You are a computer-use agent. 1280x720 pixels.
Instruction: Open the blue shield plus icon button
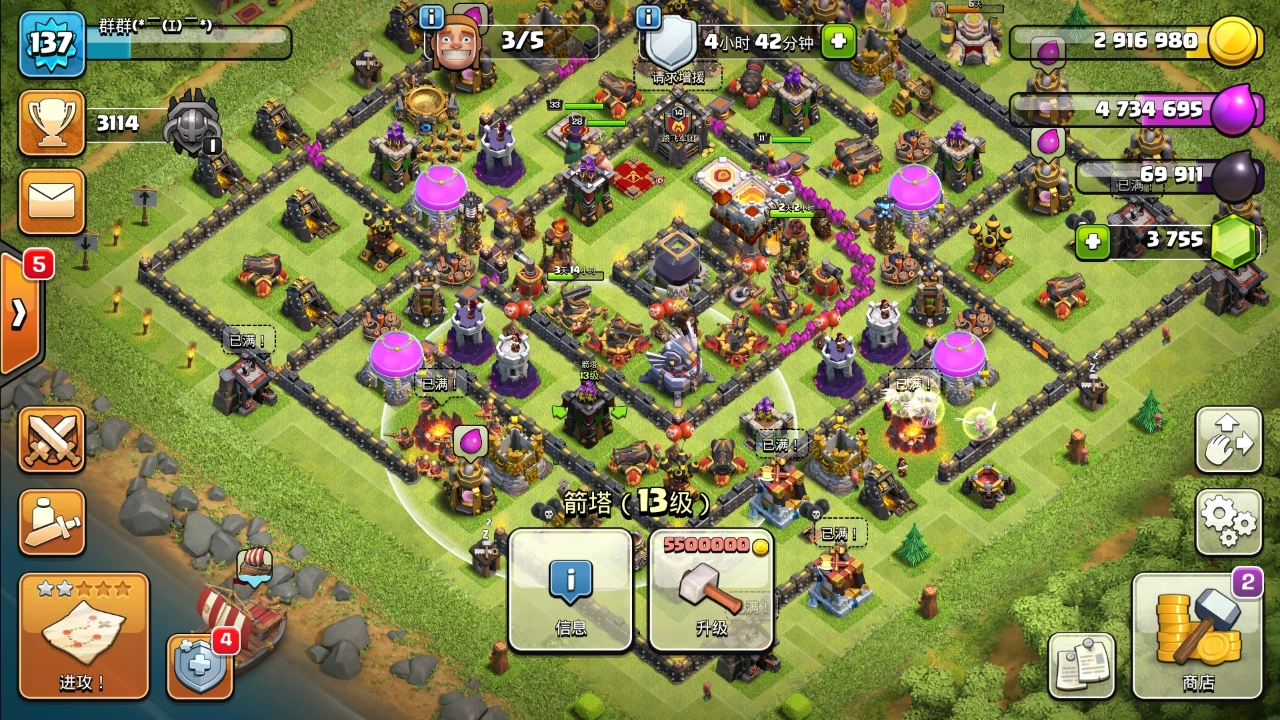199,665
